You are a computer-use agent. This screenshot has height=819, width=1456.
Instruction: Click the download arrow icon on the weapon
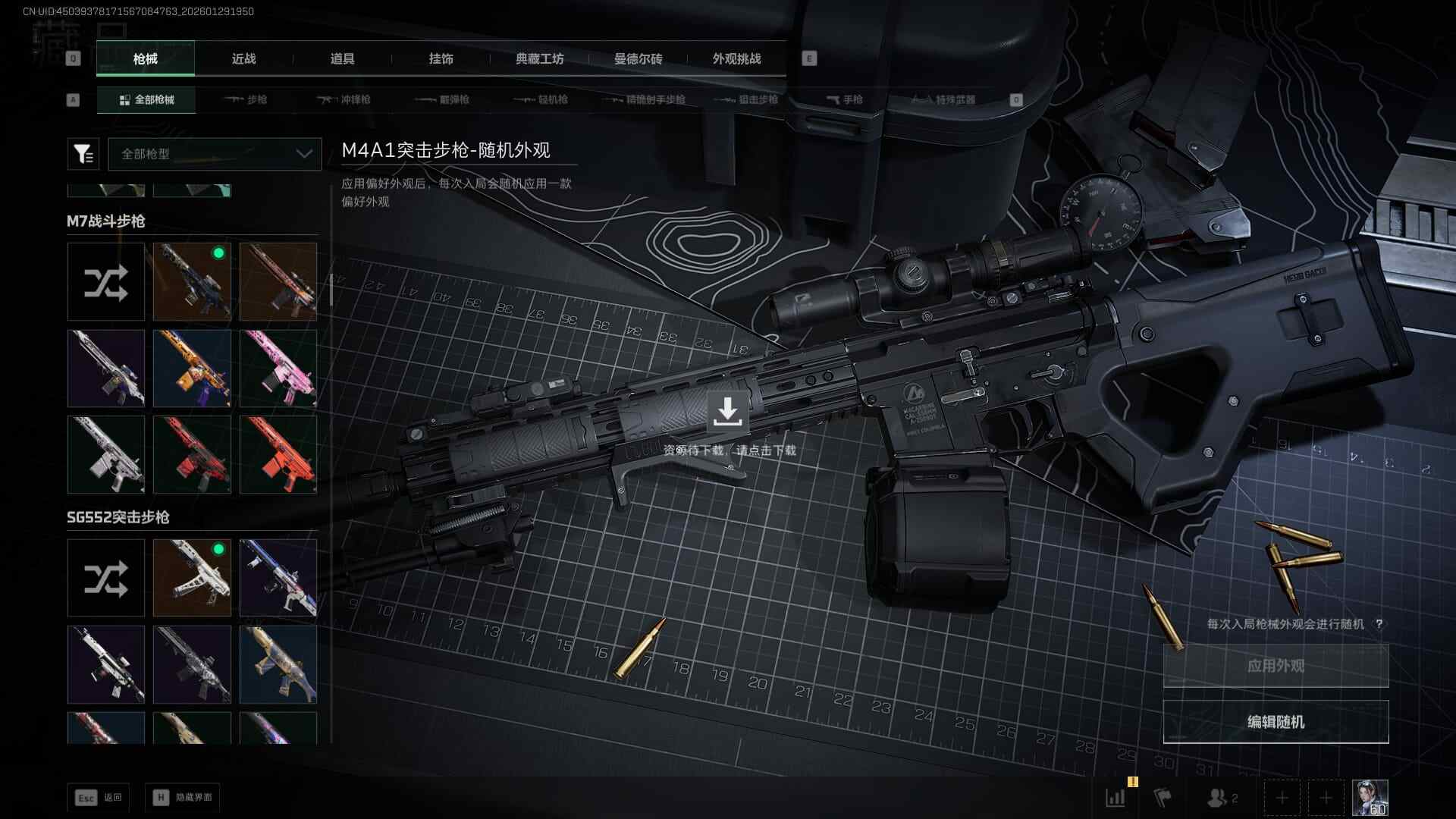pyautogui.click(x=727, y=411)
